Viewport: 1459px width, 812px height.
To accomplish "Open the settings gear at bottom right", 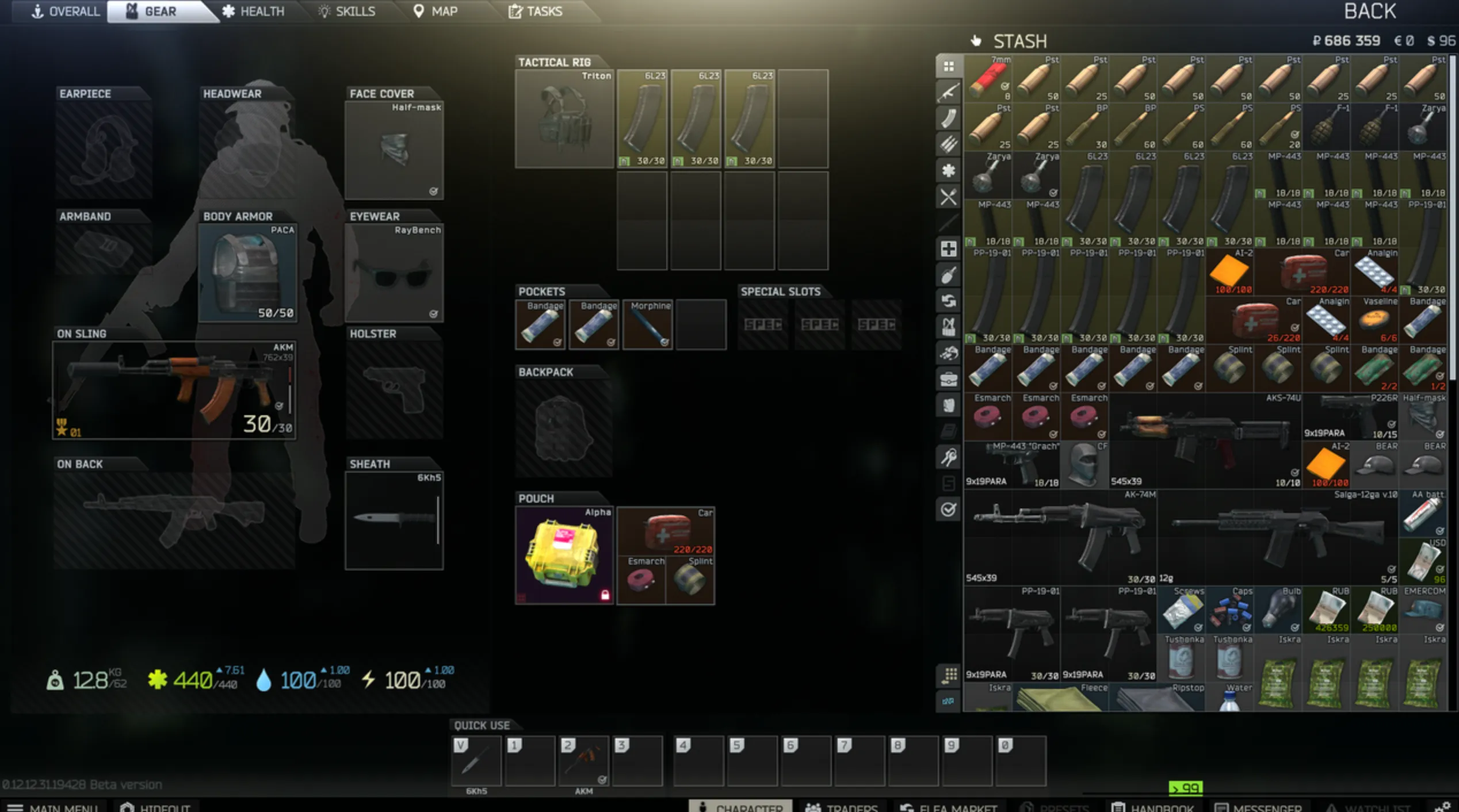I will coord(1445,806).
